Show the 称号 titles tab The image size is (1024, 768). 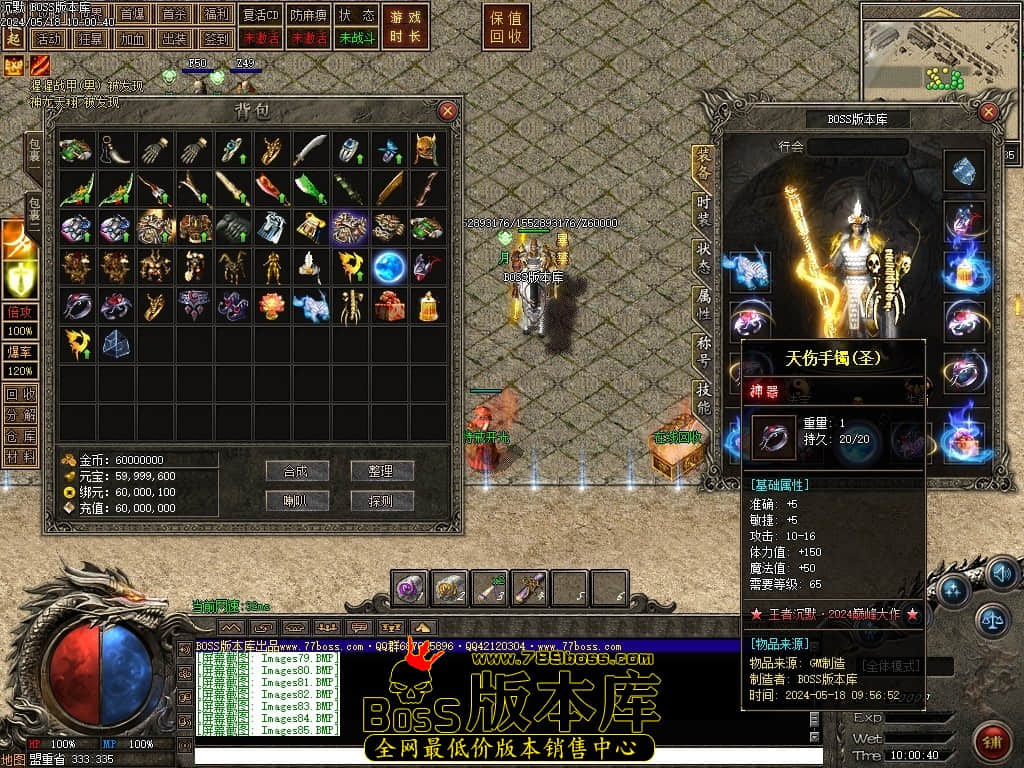tap(704, 352)
